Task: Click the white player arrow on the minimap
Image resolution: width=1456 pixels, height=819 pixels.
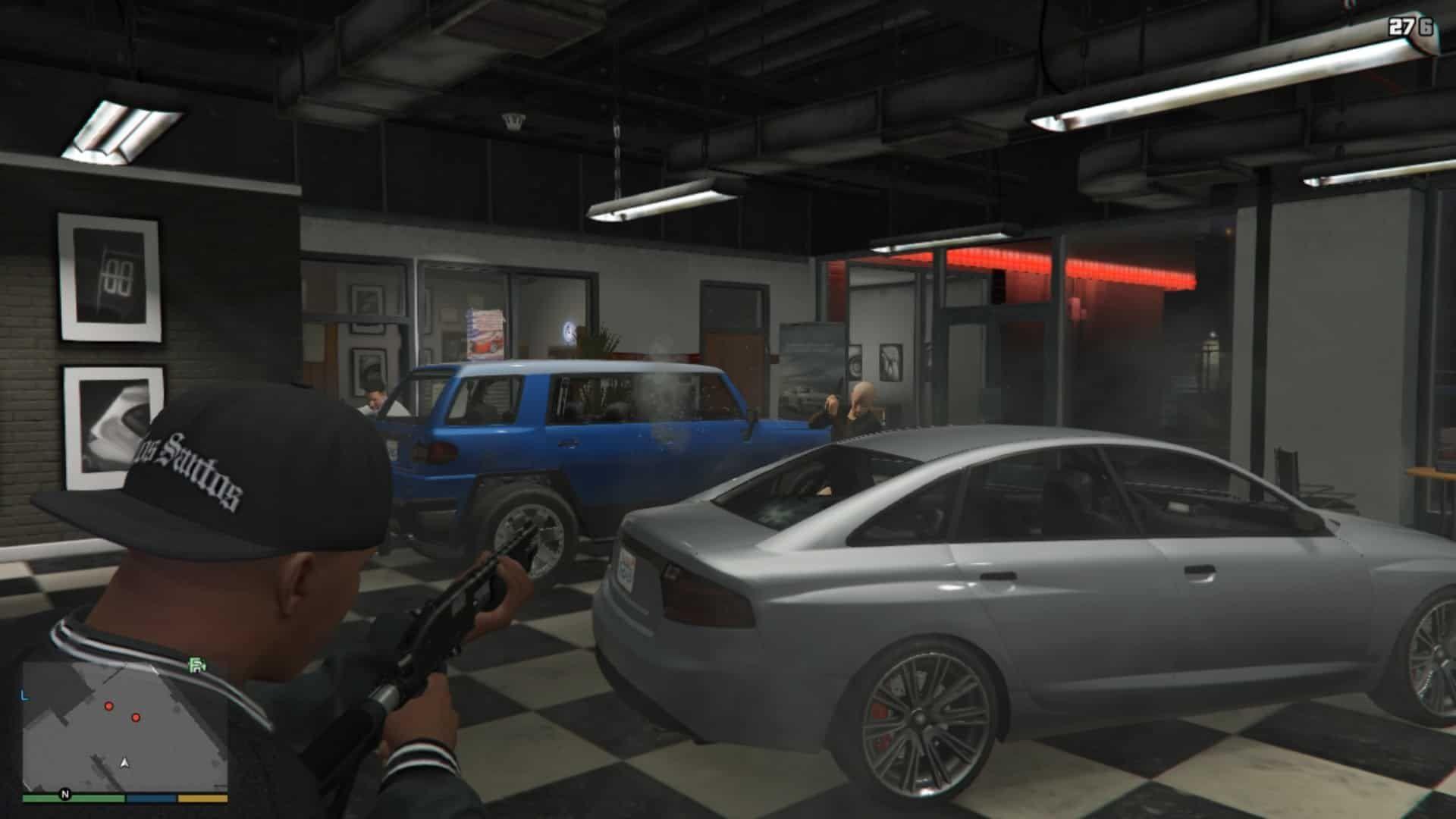Action: click(x=125, y=764)
